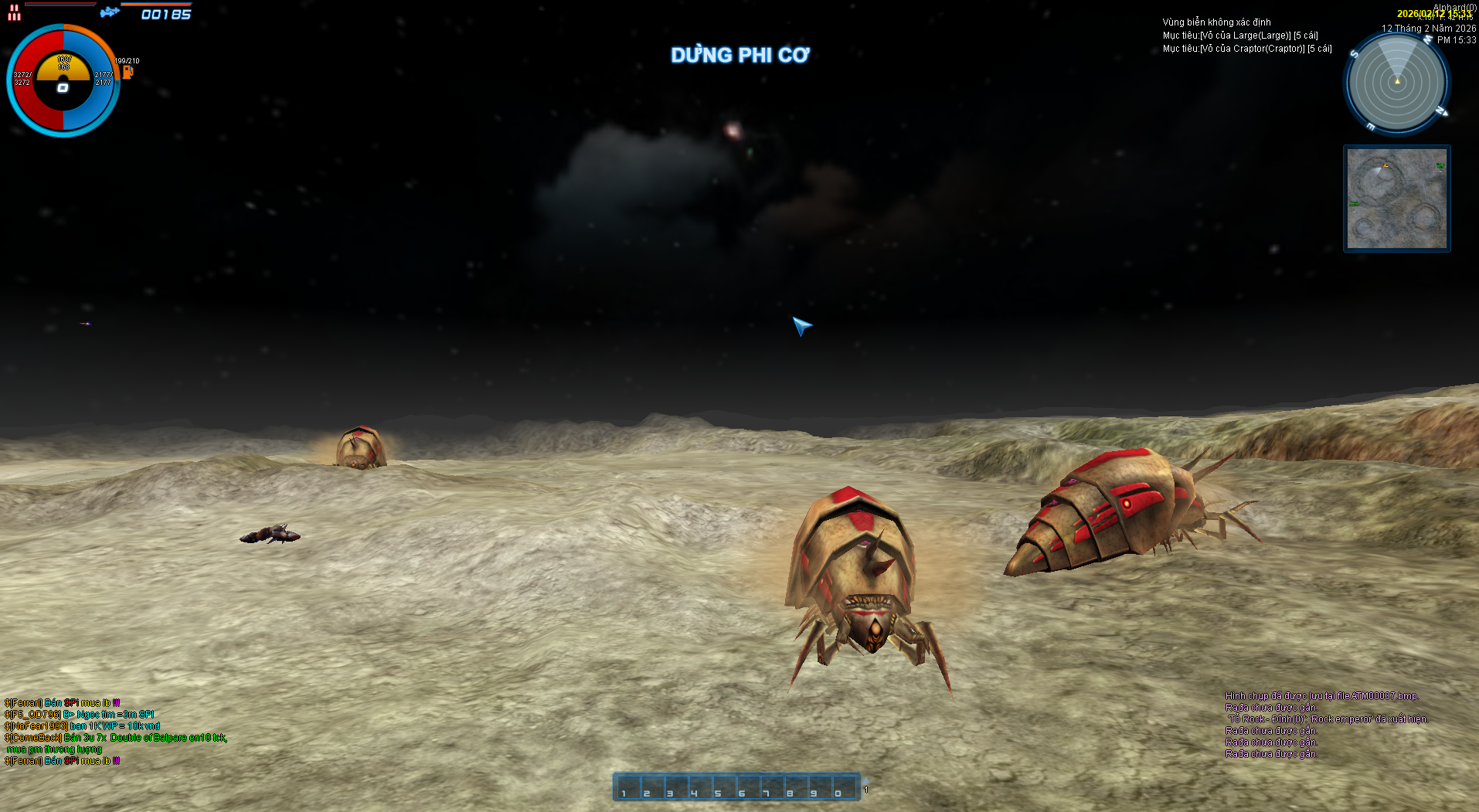Select hotbar slot number 1
Viewport: 1479px width, 812px height.
[628, 787]
